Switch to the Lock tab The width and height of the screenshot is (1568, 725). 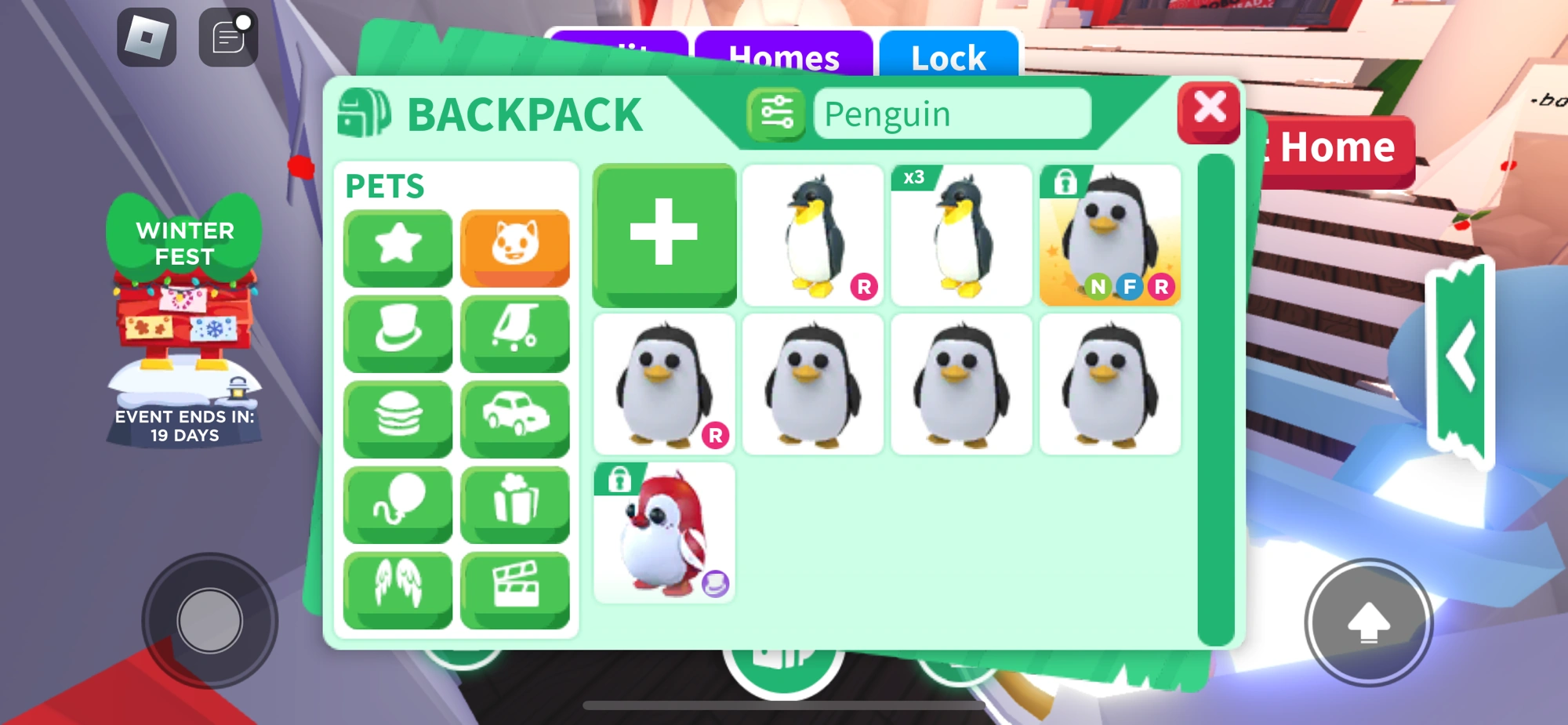coord(948,57)
